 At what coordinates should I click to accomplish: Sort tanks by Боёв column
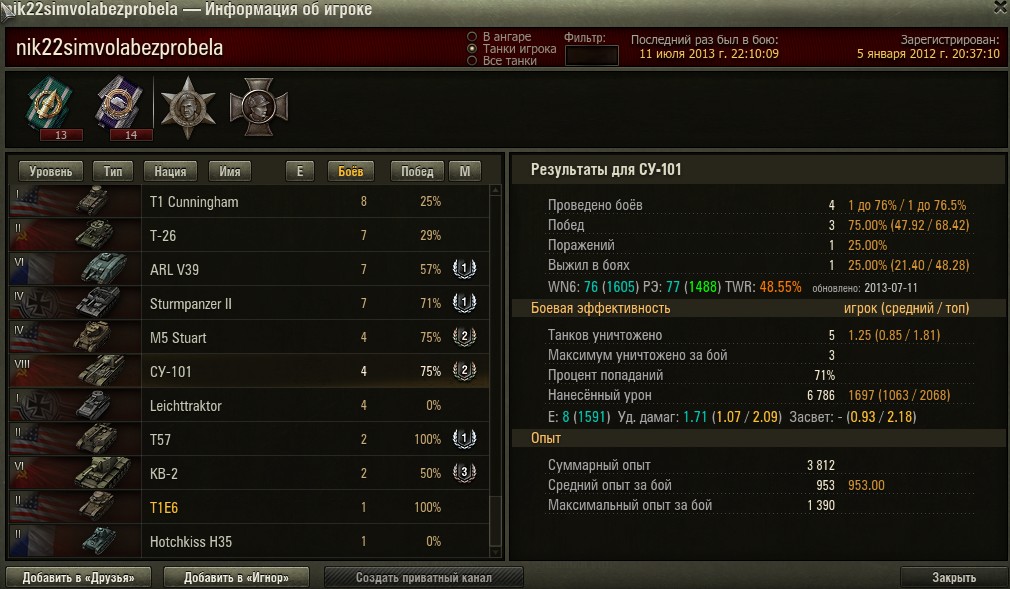[x=351, y=171]
